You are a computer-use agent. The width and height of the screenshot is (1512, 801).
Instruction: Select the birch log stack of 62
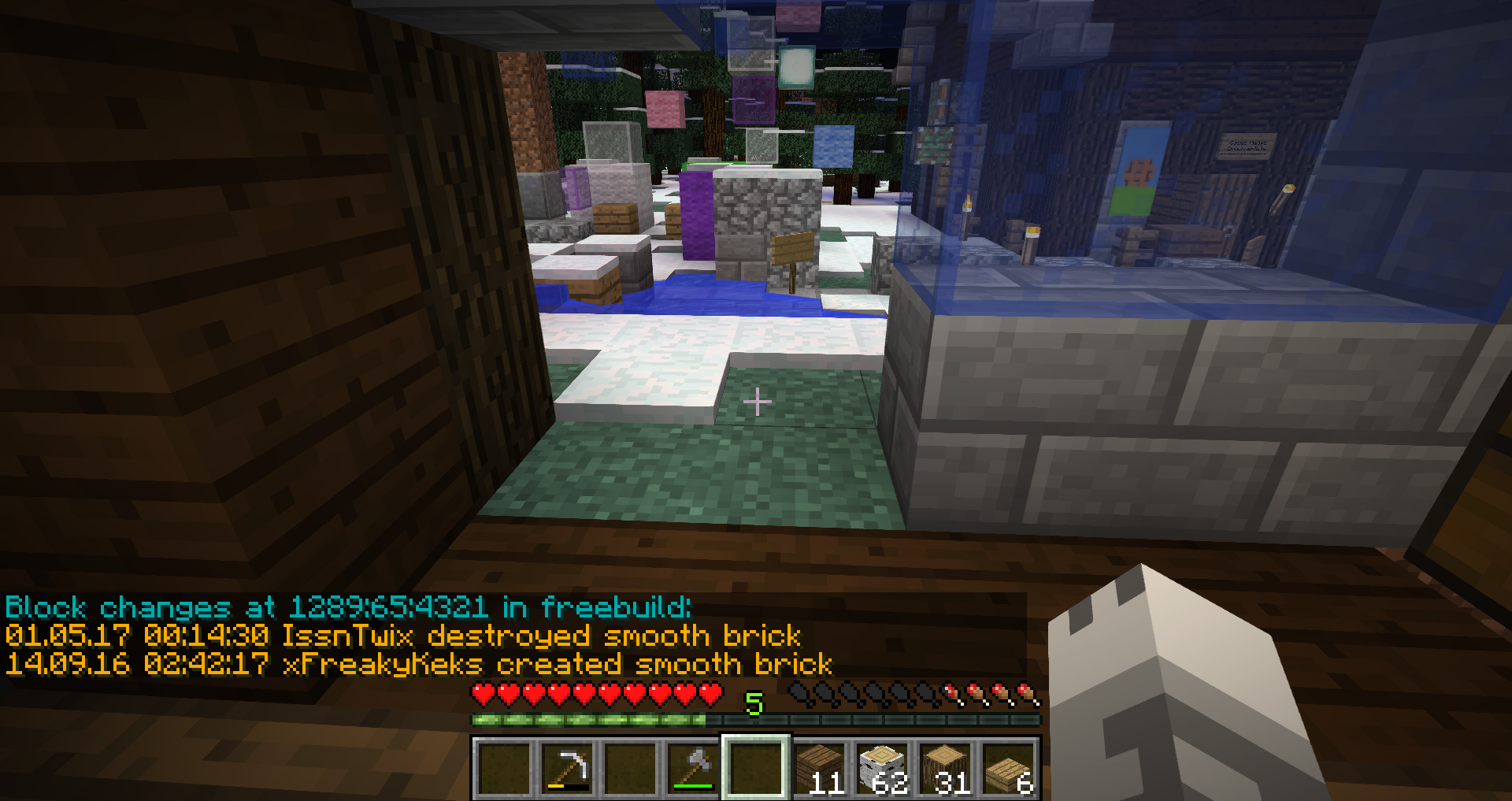pos(883,767)
